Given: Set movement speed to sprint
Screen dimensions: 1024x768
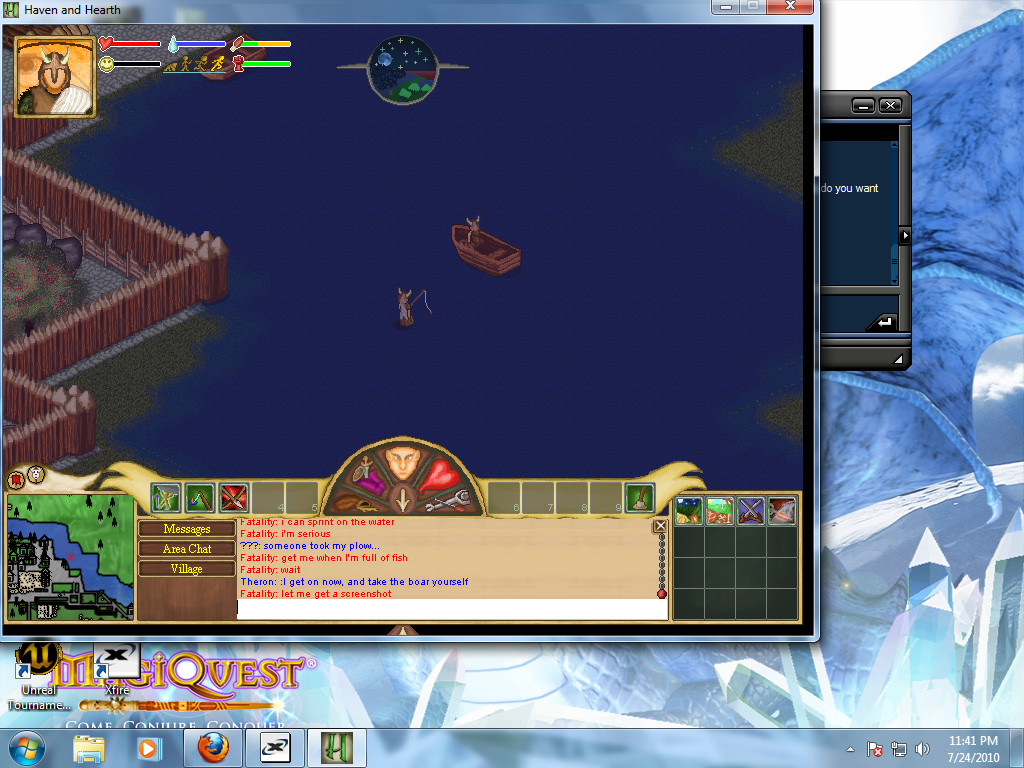Looking at the screenshot, I should pyautogui.click(x=219, y=63).
